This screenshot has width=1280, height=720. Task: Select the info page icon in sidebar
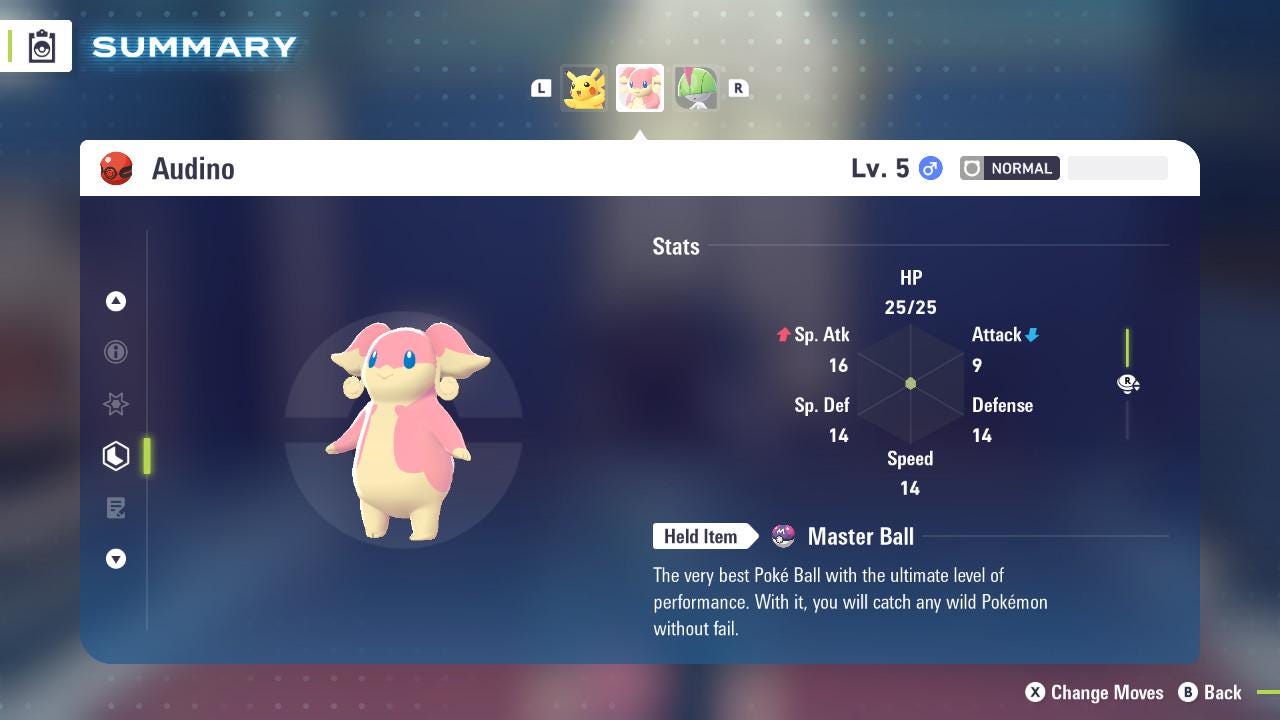pos(116,352)
